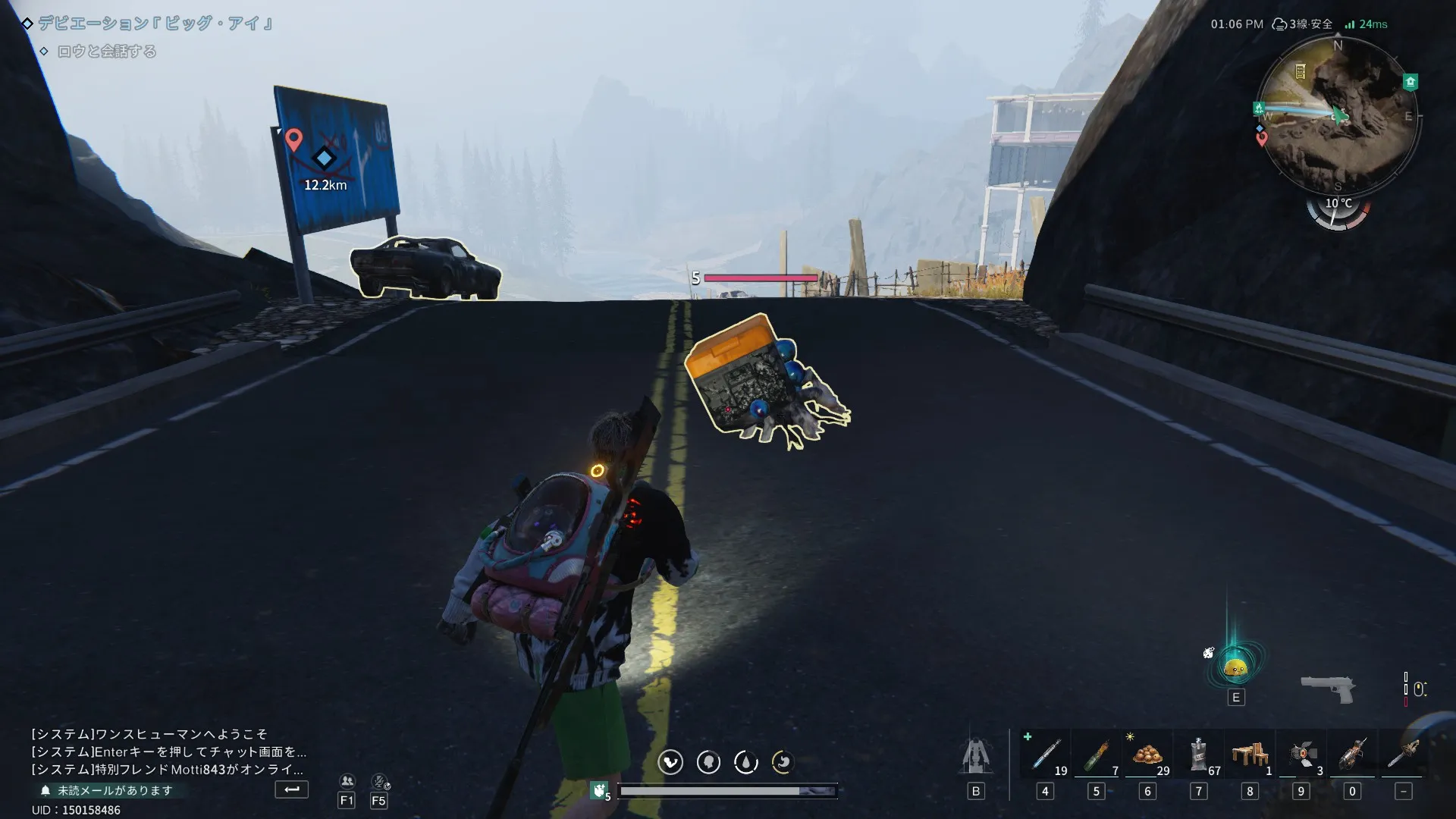Toggle the muted microphone icon
The width and height of the screenshot is (1456, 819).
pyautogui.click(x=379, y=781)
